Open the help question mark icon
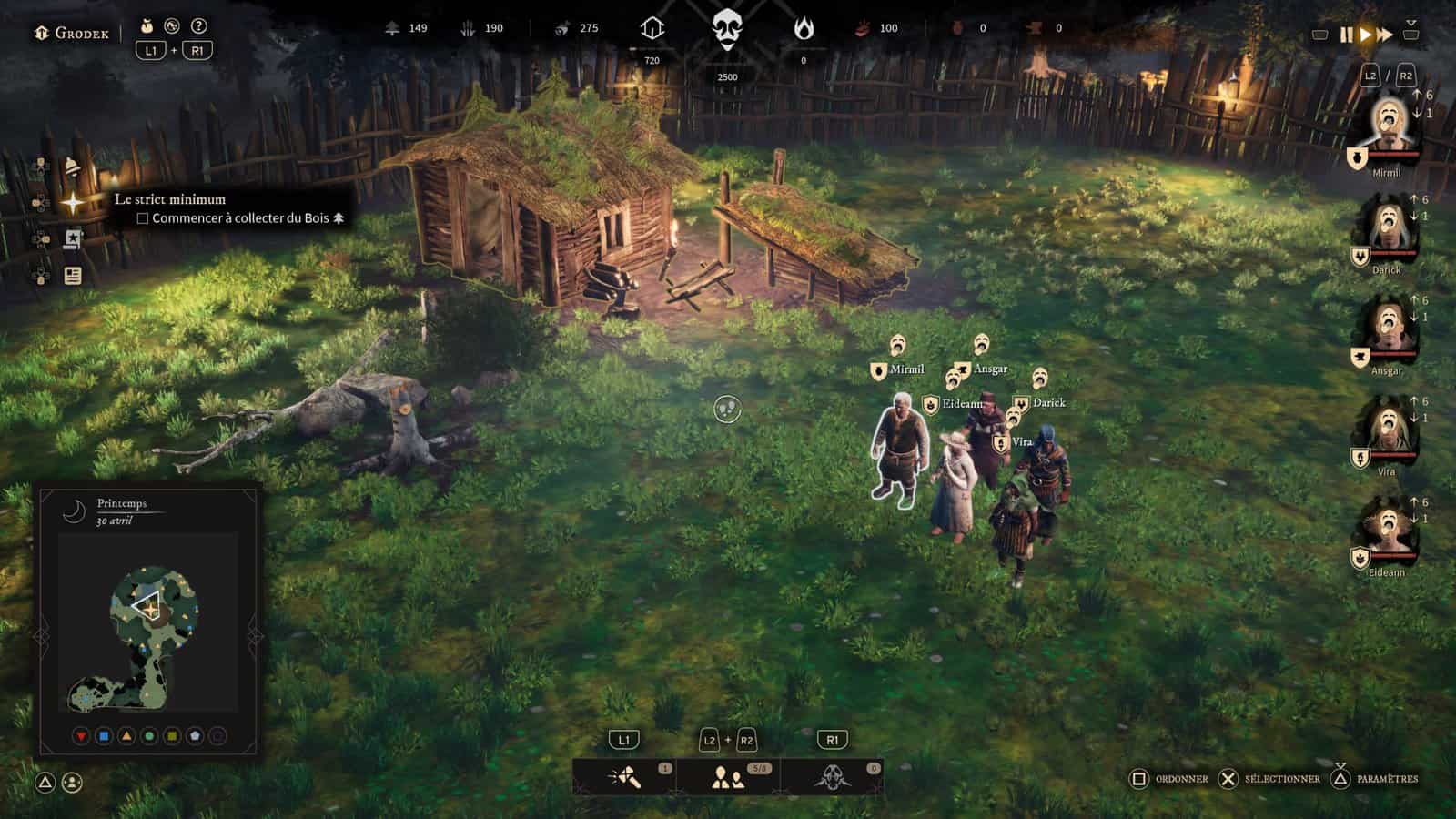1456x819 pixels. tap(199, 26)
